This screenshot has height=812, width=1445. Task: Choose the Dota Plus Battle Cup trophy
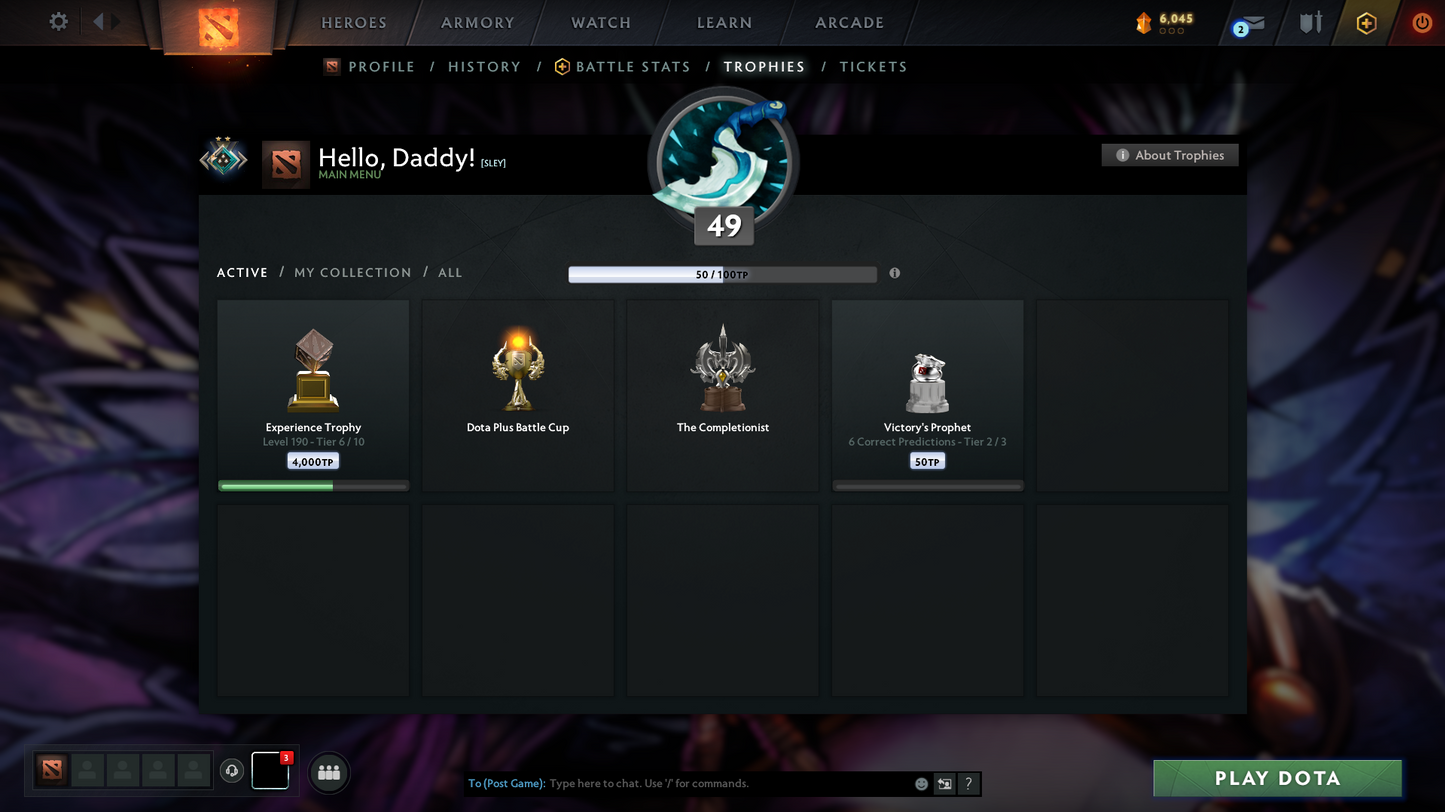point(518,395)
